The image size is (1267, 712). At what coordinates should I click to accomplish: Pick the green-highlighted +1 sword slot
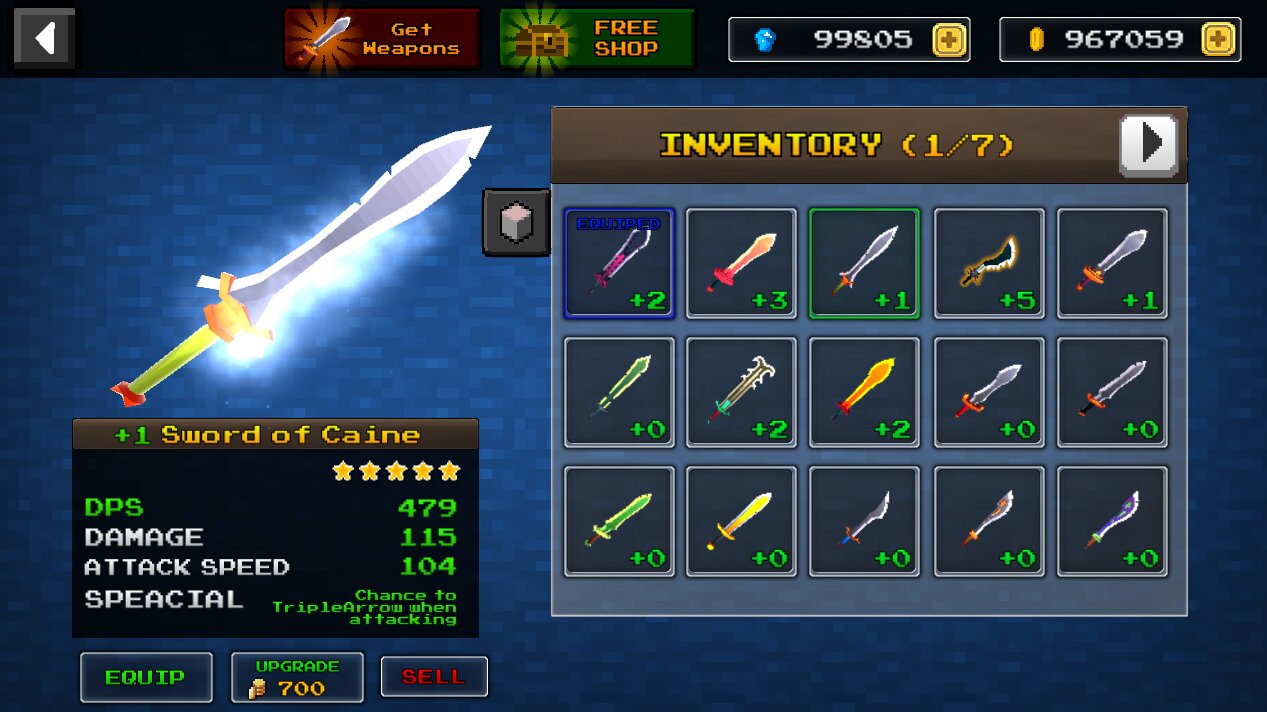[864, 263]
